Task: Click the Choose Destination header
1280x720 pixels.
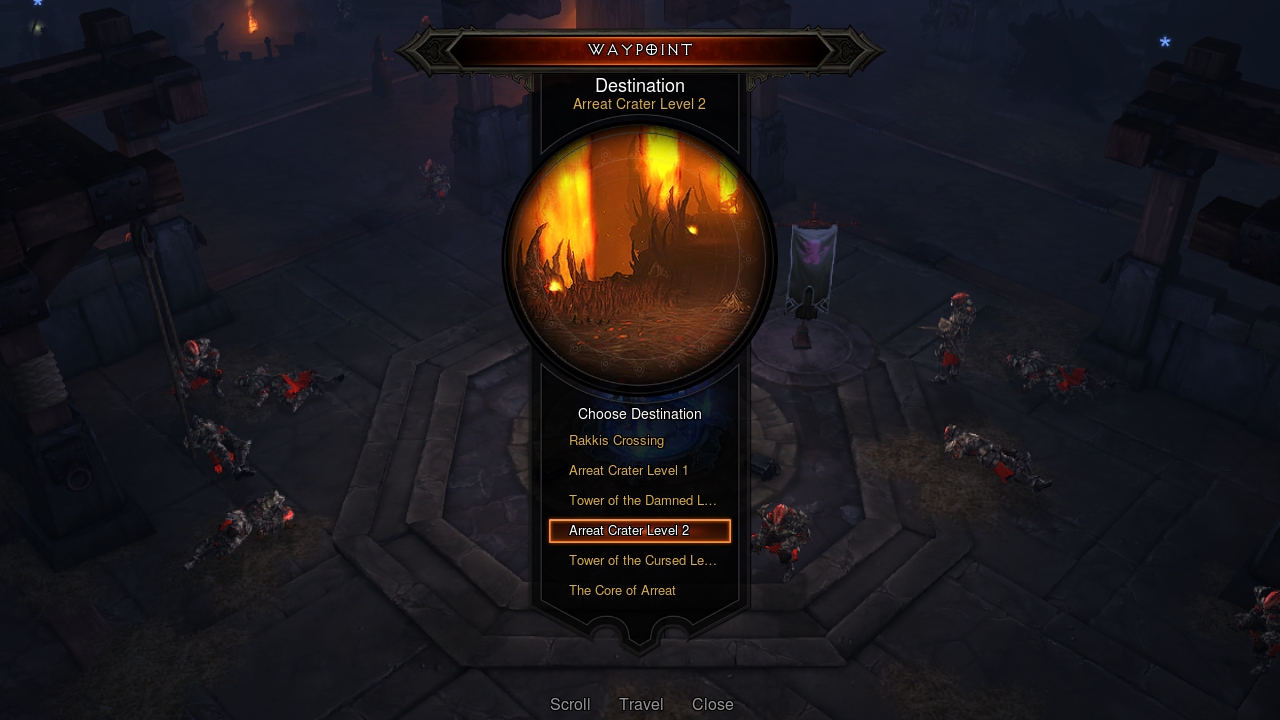Action: click(639, 414)
